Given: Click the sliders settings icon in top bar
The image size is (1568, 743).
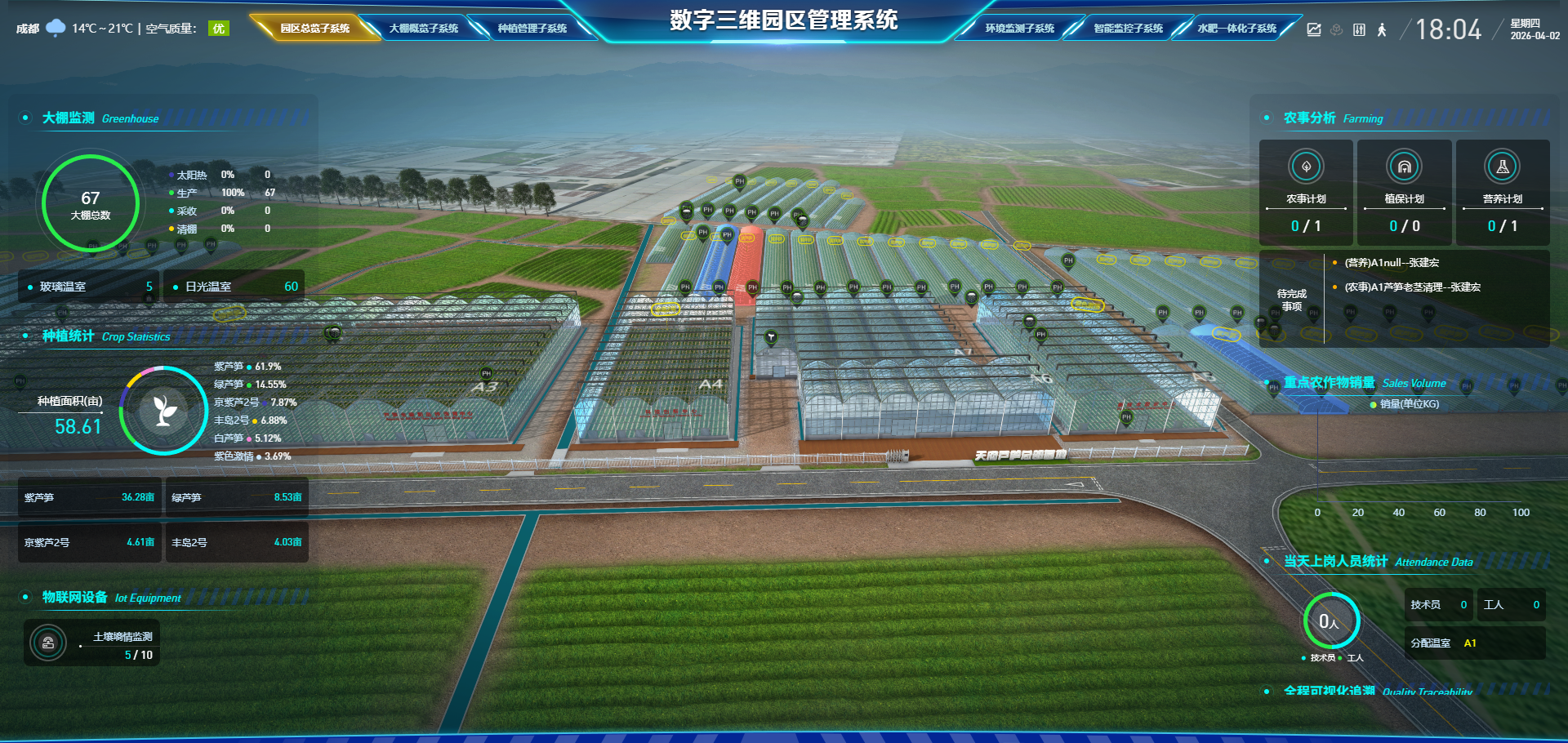Looking at the screenshot, I should point(1359,30).
